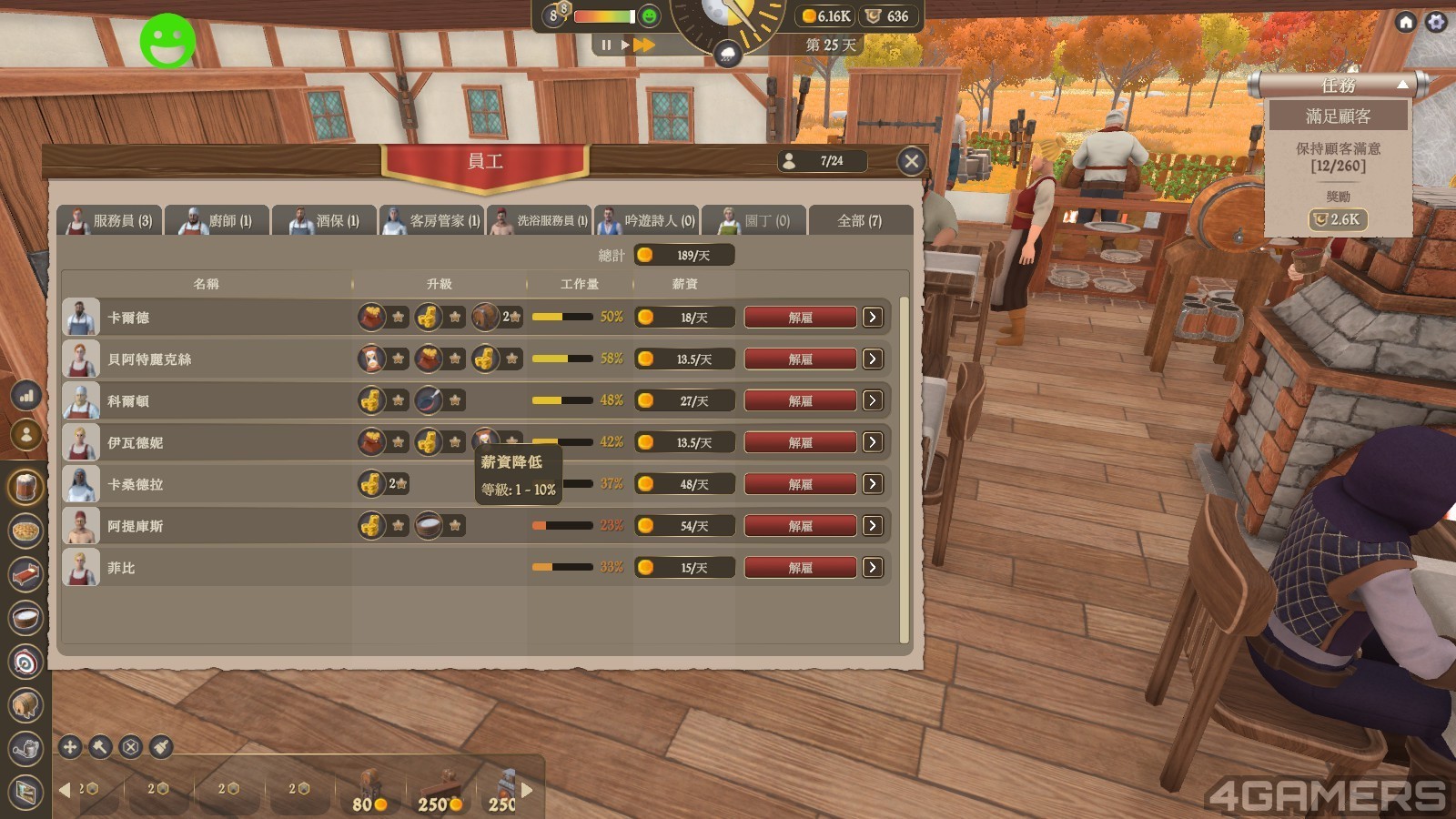Viewport: 1456px width, 819px height.
Task: Expand details arrow for 卡桑德拉
Action: [x=872, y=484]
